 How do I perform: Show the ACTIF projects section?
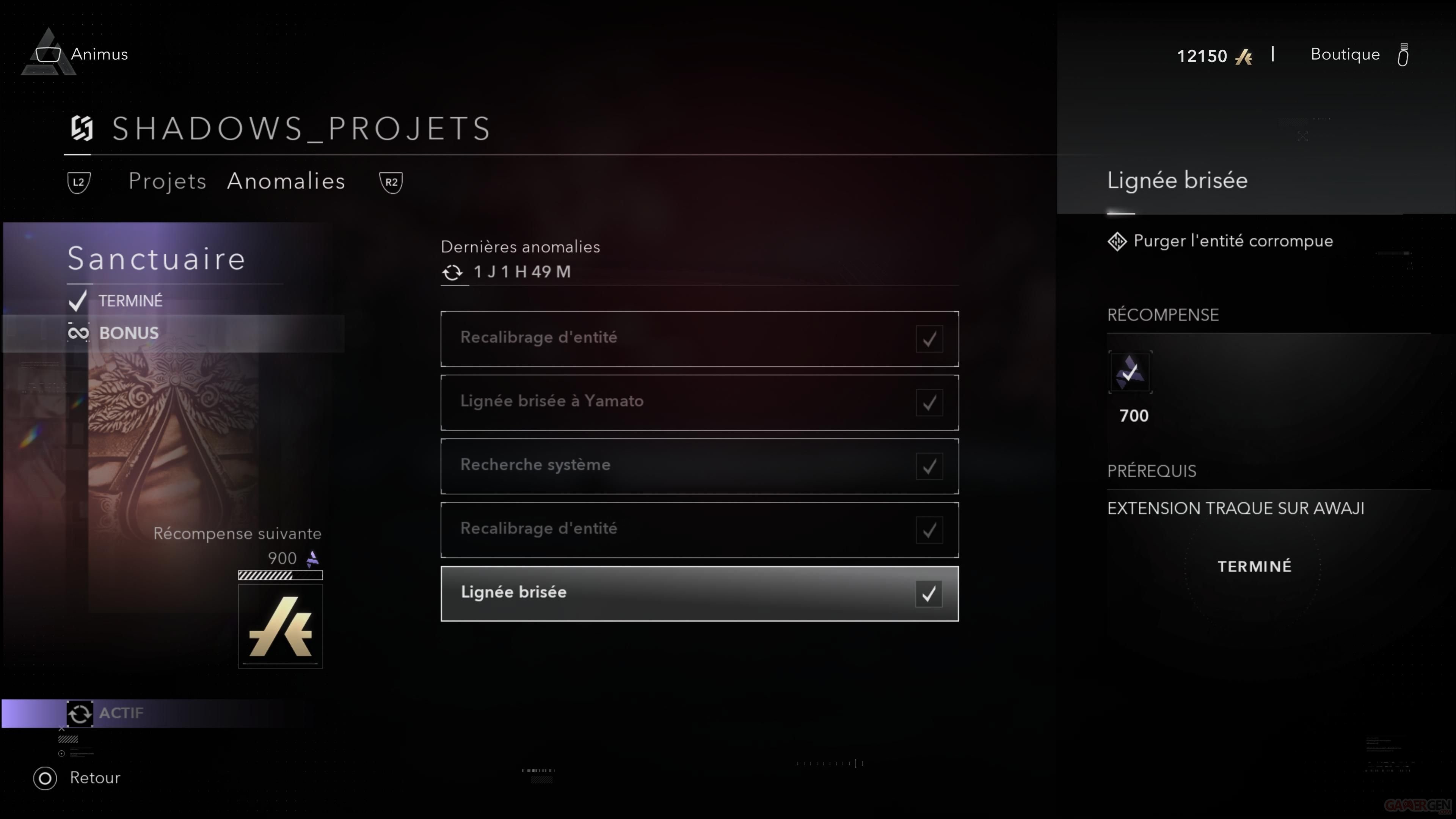click(x=121, y=713)
